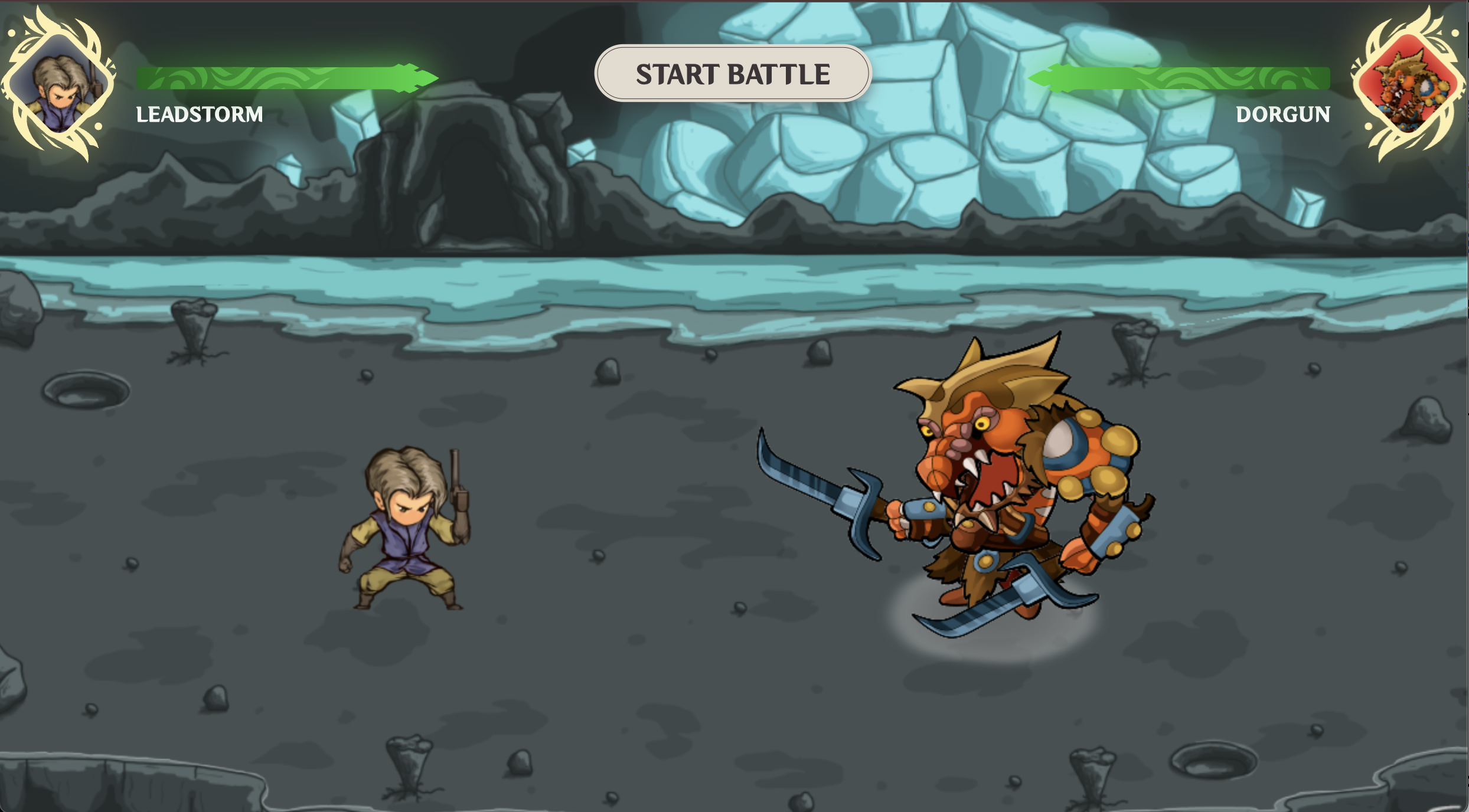Click the green health bar of Leadstorm
Viewport: 1469px width, 812px height.
(266, 76)
